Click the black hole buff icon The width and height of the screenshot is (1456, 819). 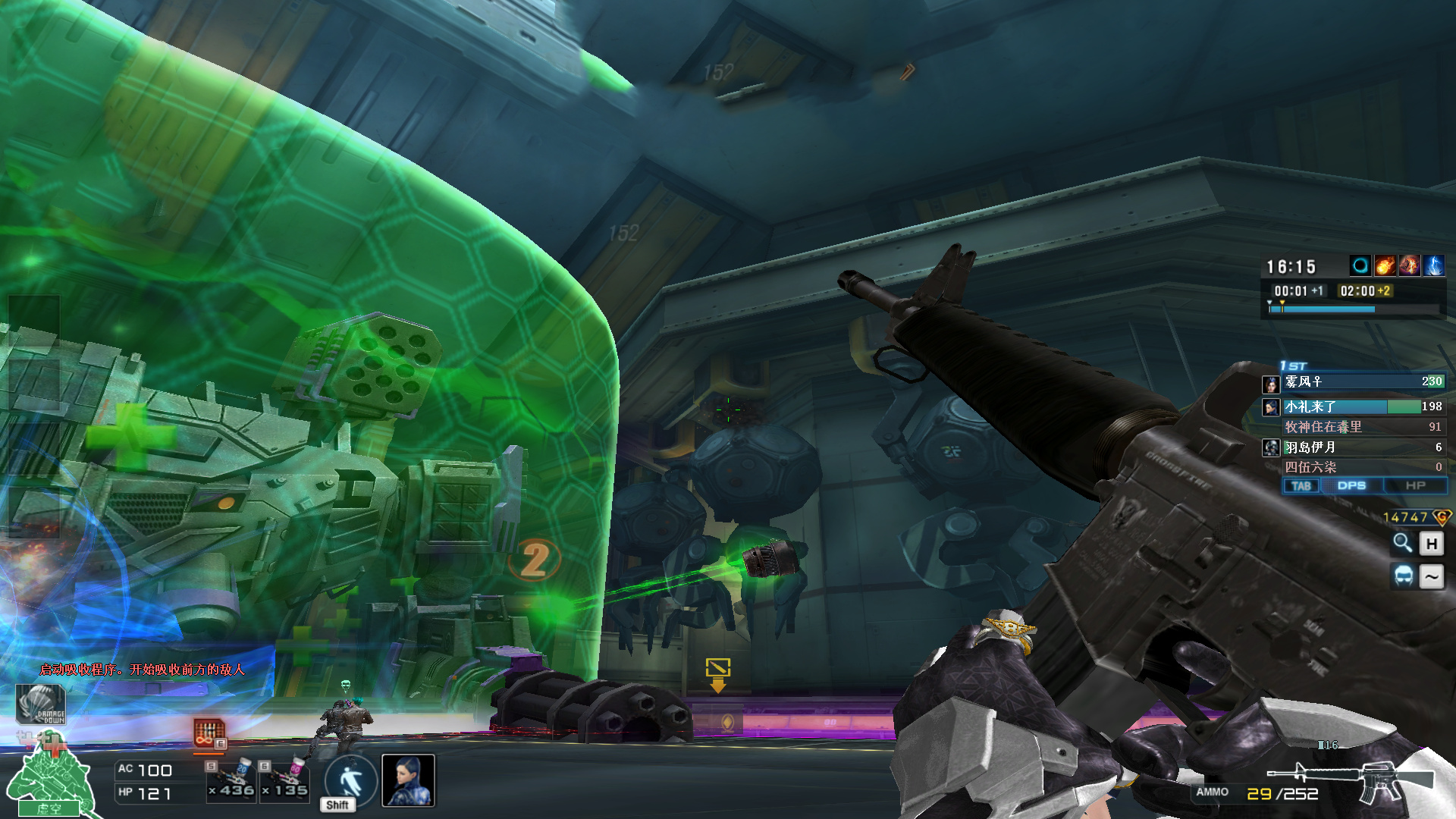point(1360,265)
